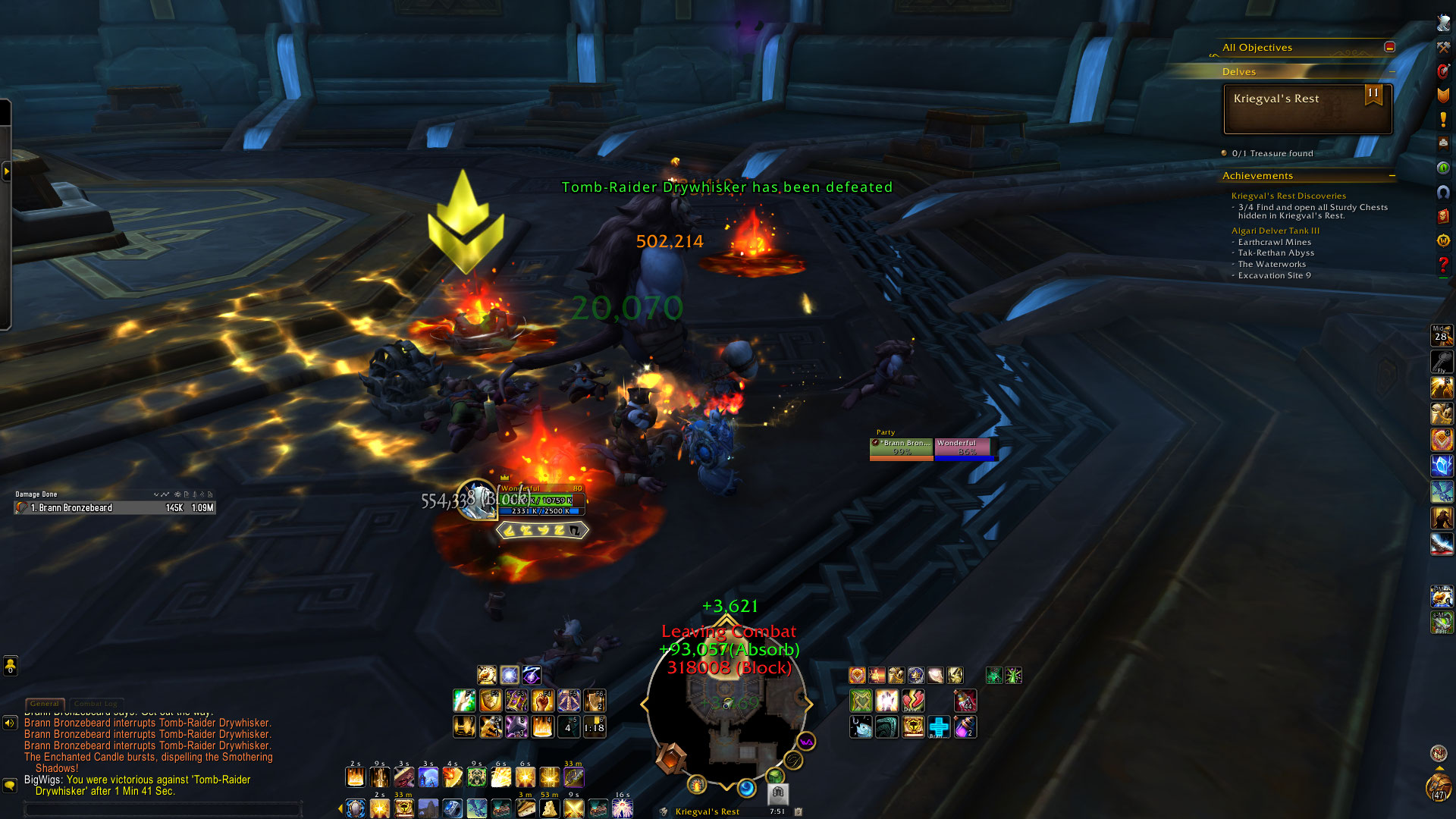Viewport: 1456px width, 819px height.
Task: Select Brann Bronzebeard's party frame
Action: pos(901,447)
